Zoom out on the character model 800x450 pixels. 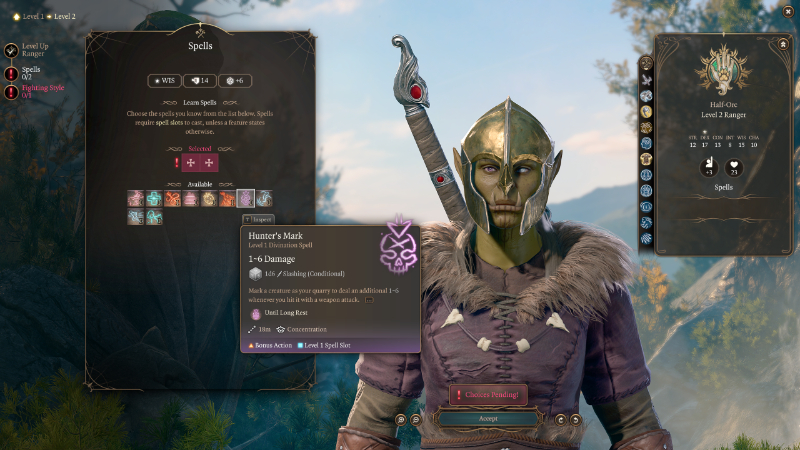[413, 420]
